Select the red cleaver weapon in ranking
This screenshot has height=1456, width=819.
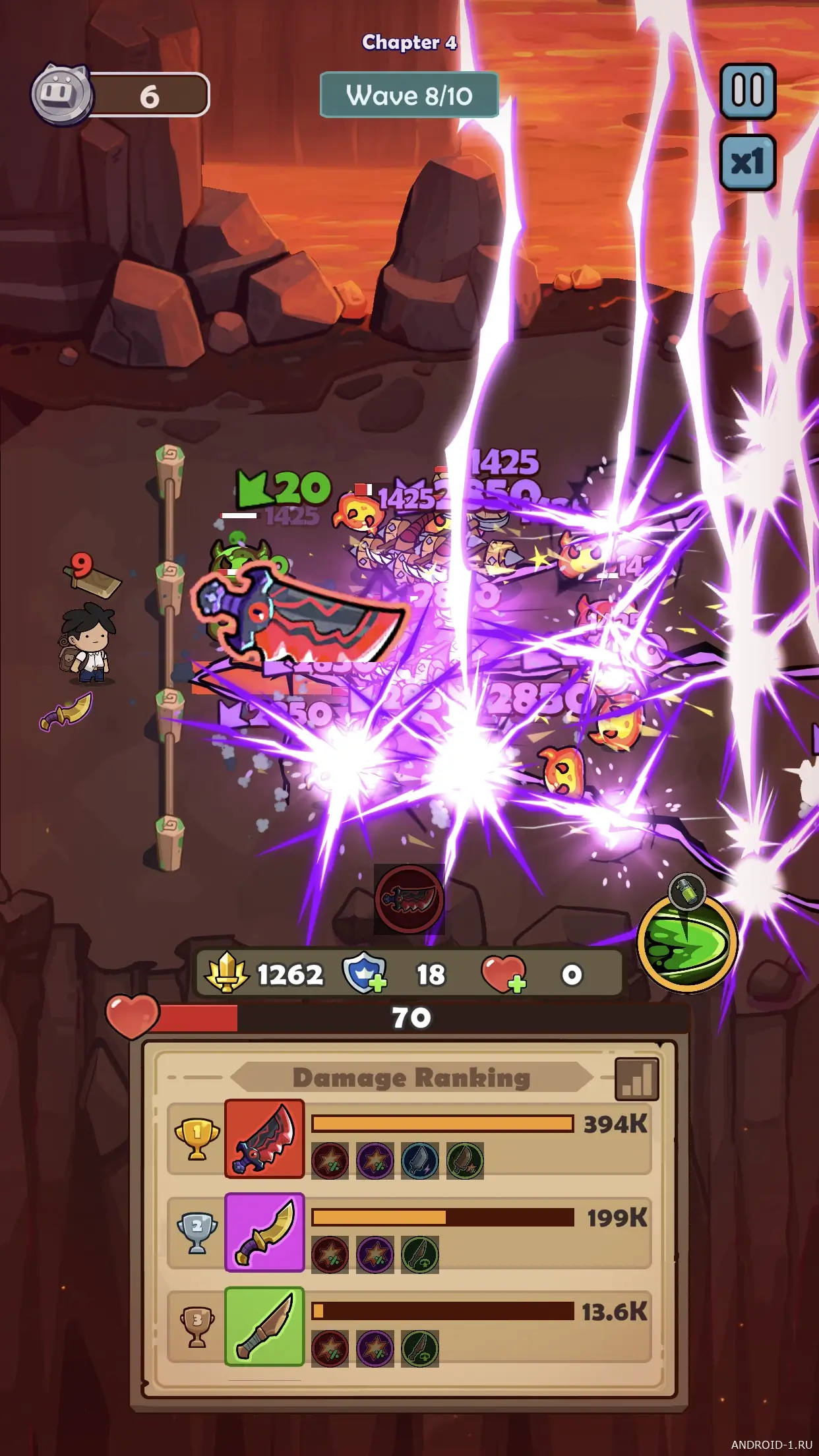[264, 1139]
